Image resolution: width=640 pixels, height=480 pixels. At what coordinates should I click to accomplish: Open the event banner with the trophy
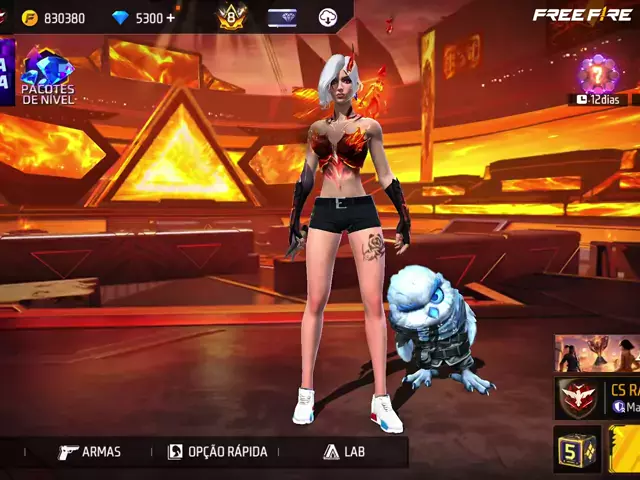(597, 353)
